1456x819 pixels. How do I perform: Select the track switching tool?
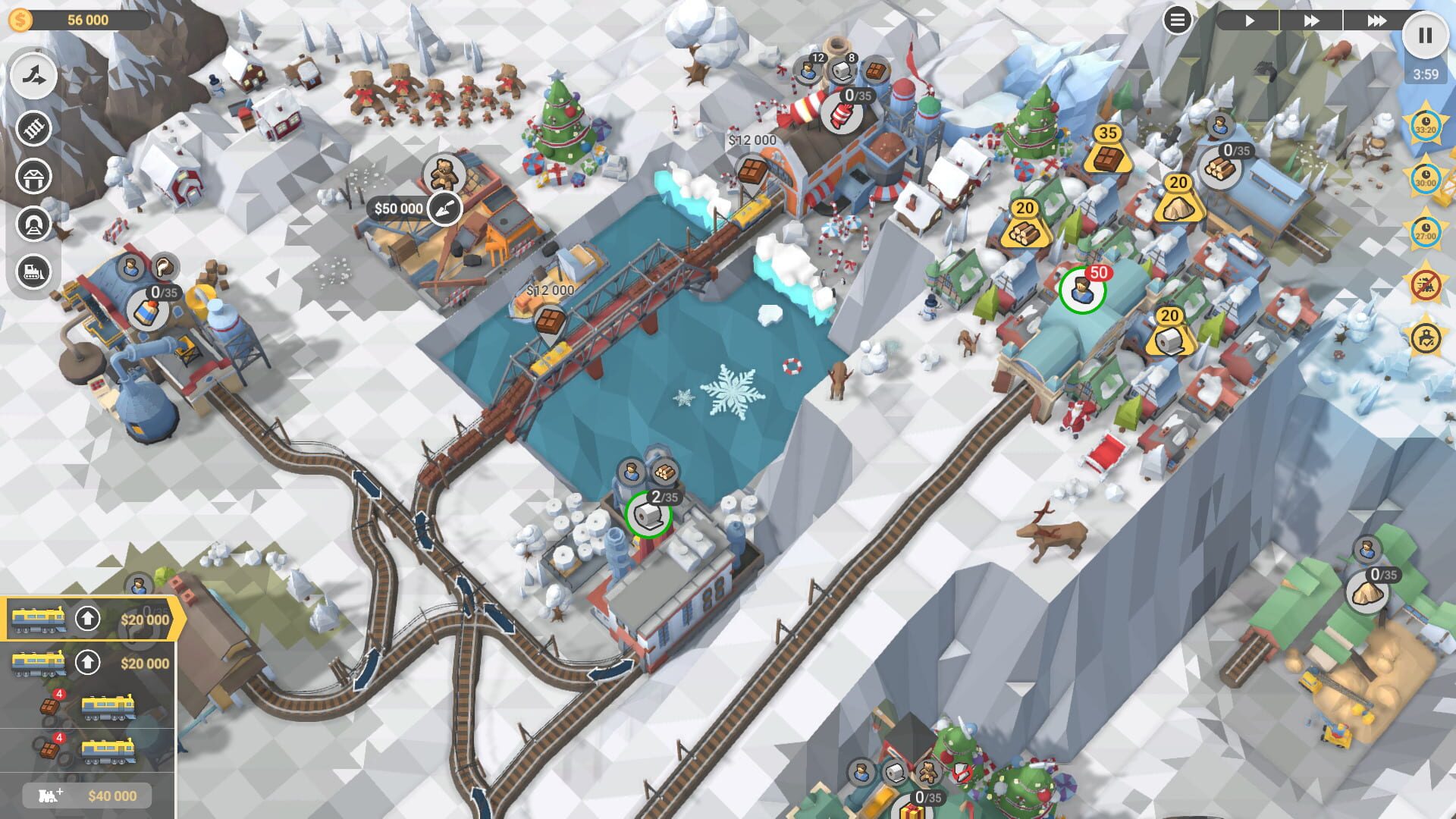point(33,76)
